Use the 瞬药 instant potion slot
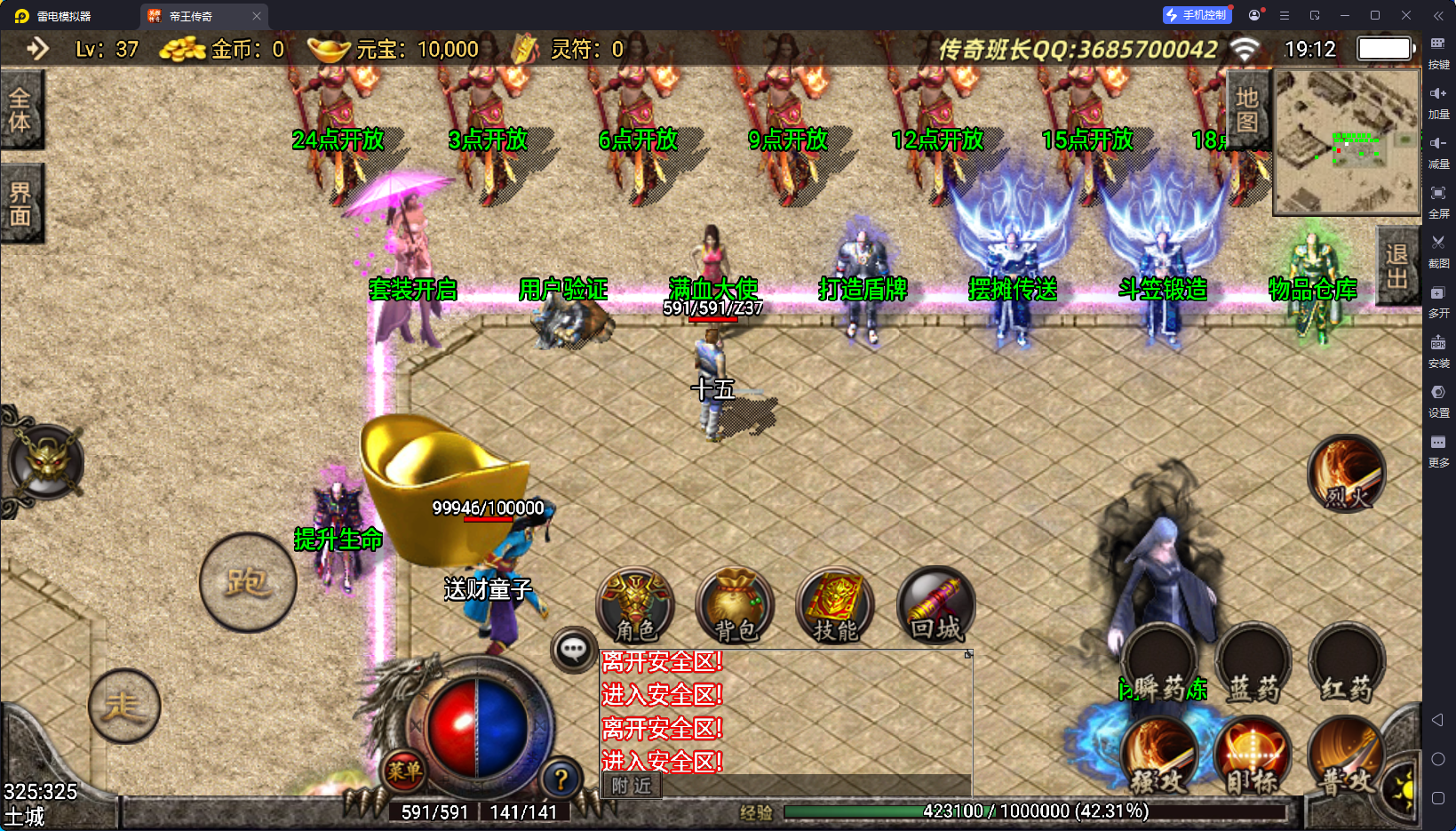This screenshot has width=1456, height=831. click(1159, 664)
